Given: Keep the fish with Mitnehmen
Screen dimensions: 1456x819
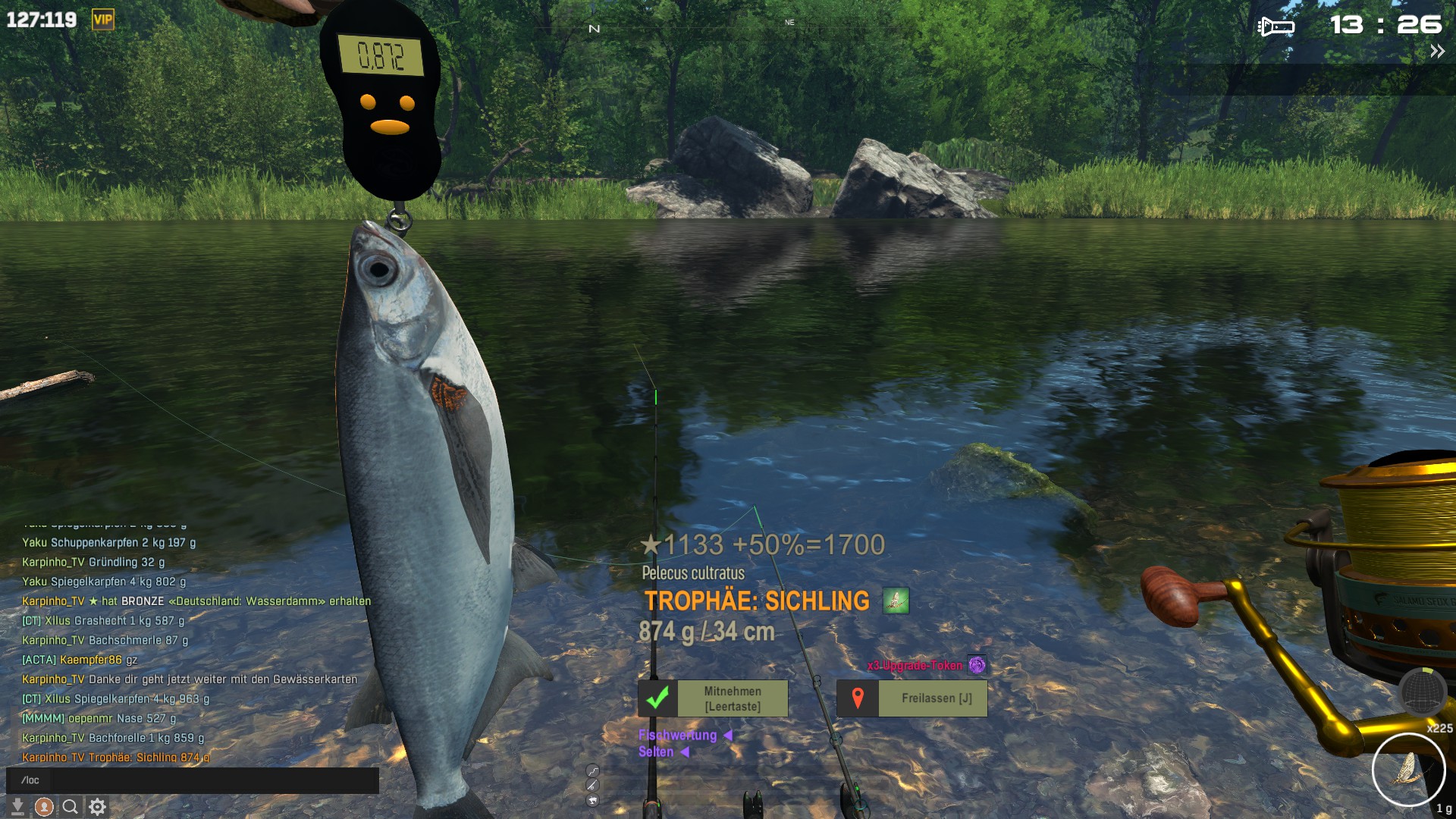Looking at the screenshot, I should [713, 698].
